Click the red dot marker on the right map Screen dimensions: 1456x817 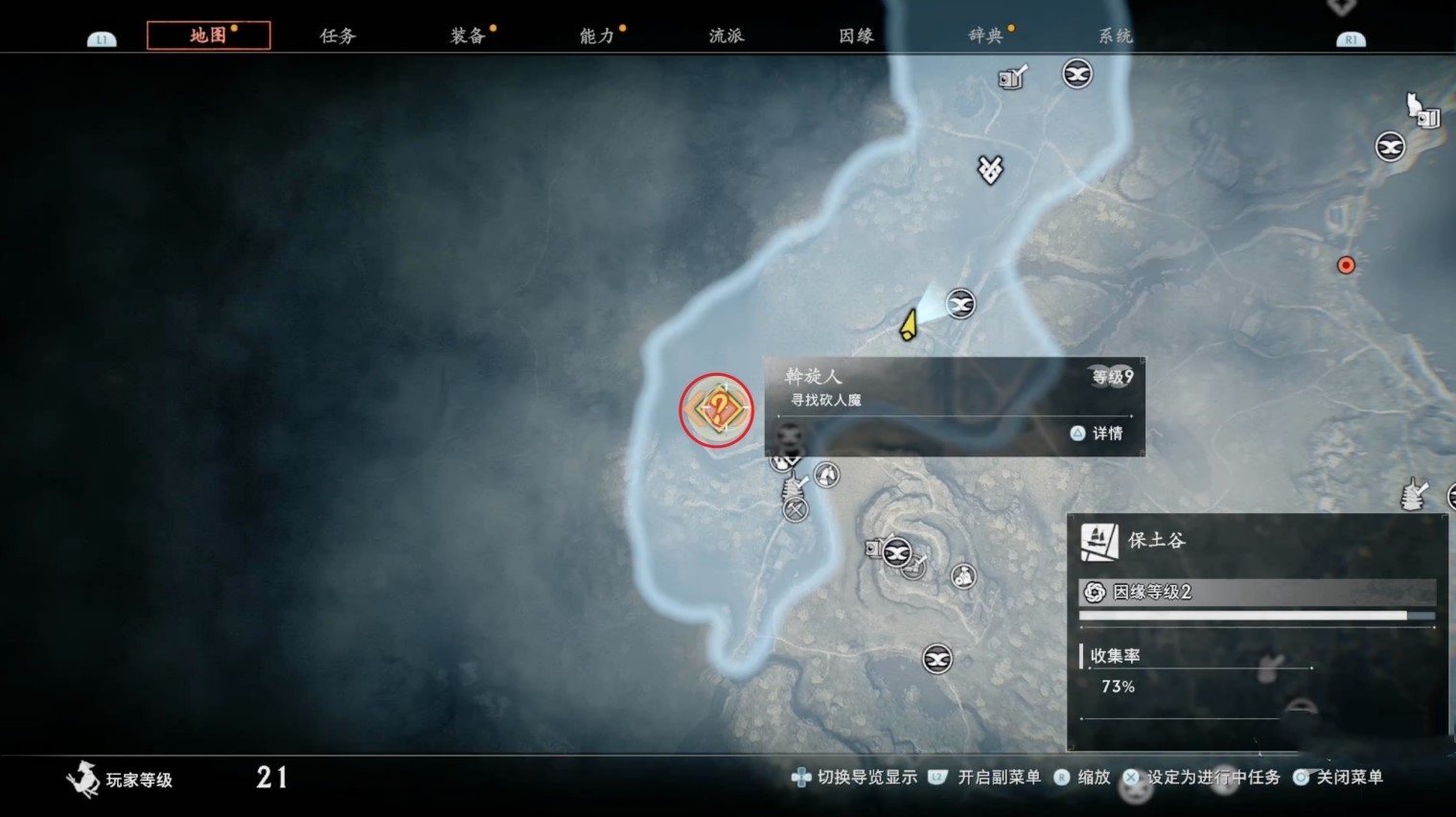coord(1346,265)
